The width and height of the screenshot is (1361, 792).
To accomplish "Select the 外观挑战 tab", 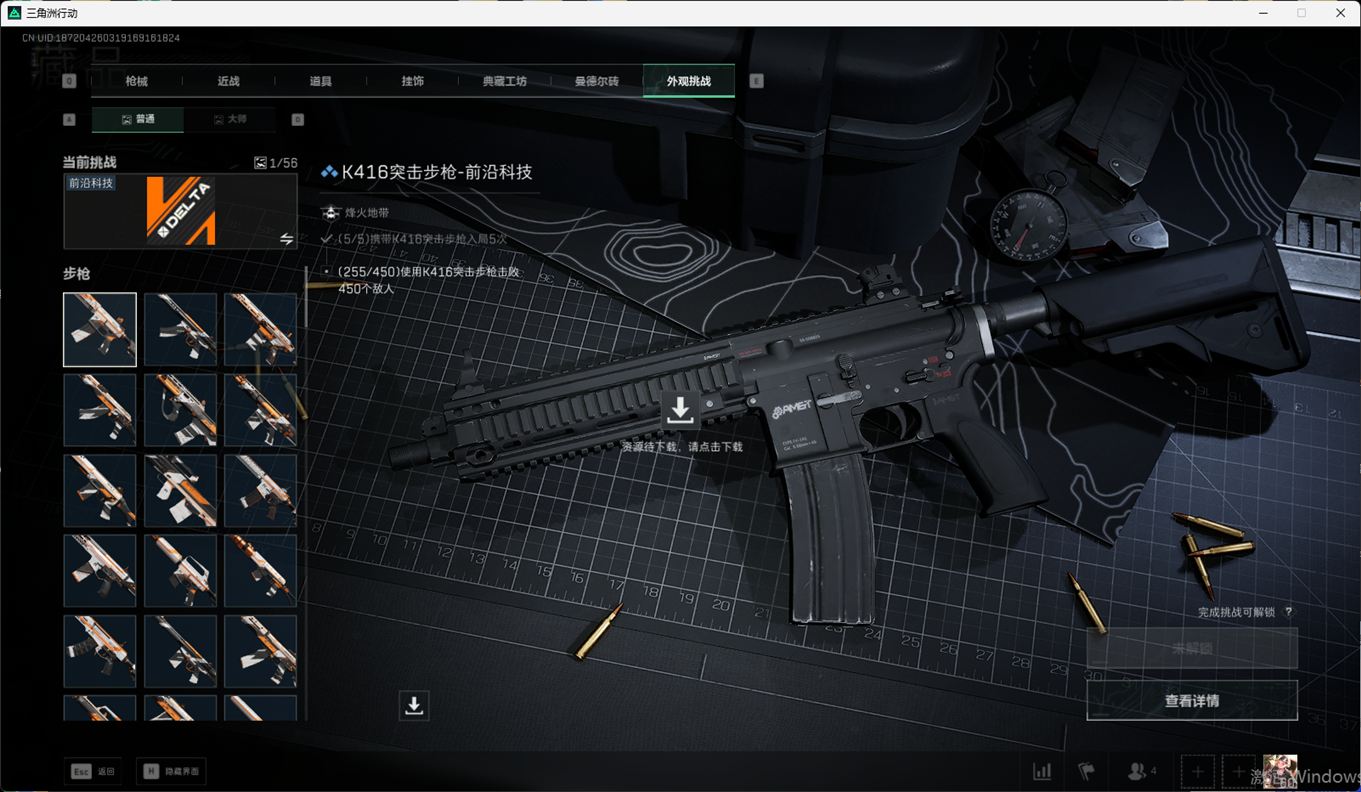I will 689,81.
